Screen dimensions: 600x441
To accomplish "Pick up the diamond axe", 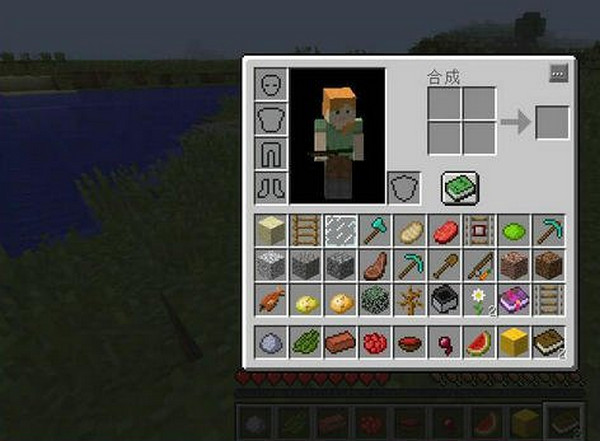I will (x=375, y=231).
